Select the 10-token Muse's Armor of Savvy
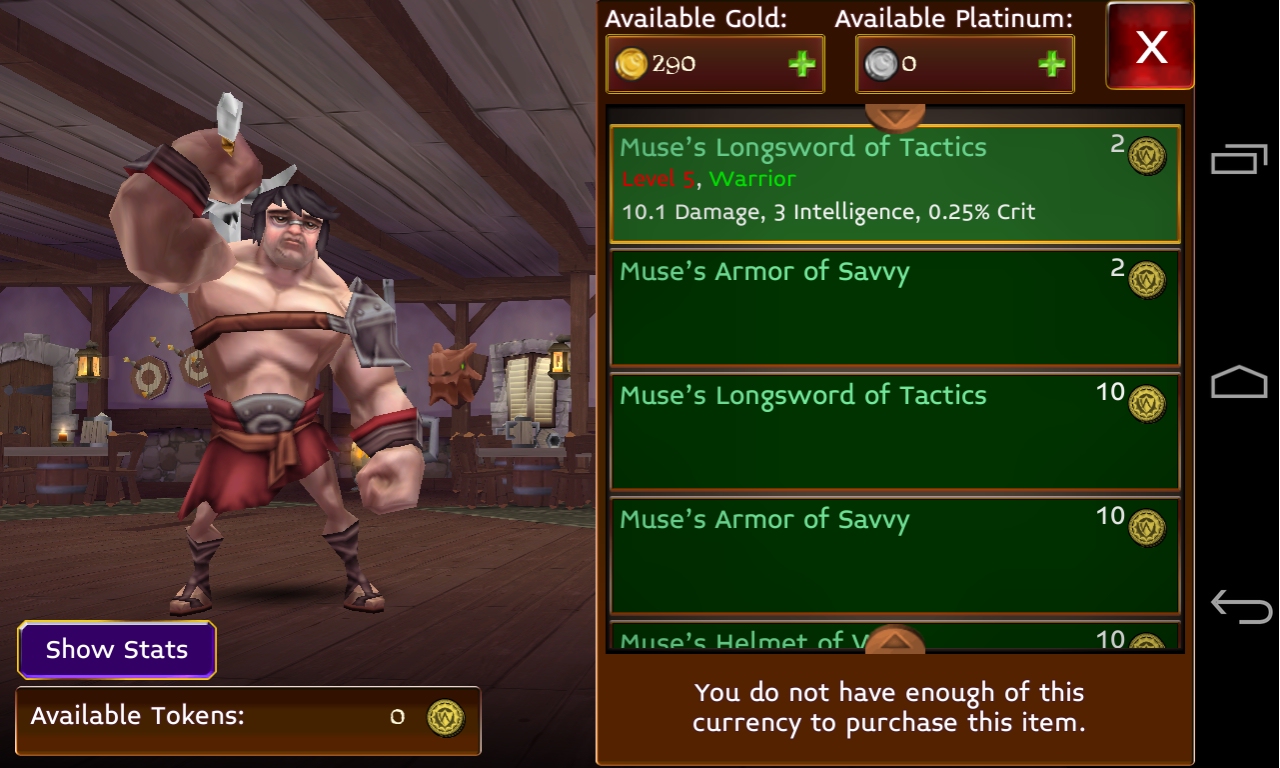The width and height of the screenshot is (1280, 768). coord(894,556)
